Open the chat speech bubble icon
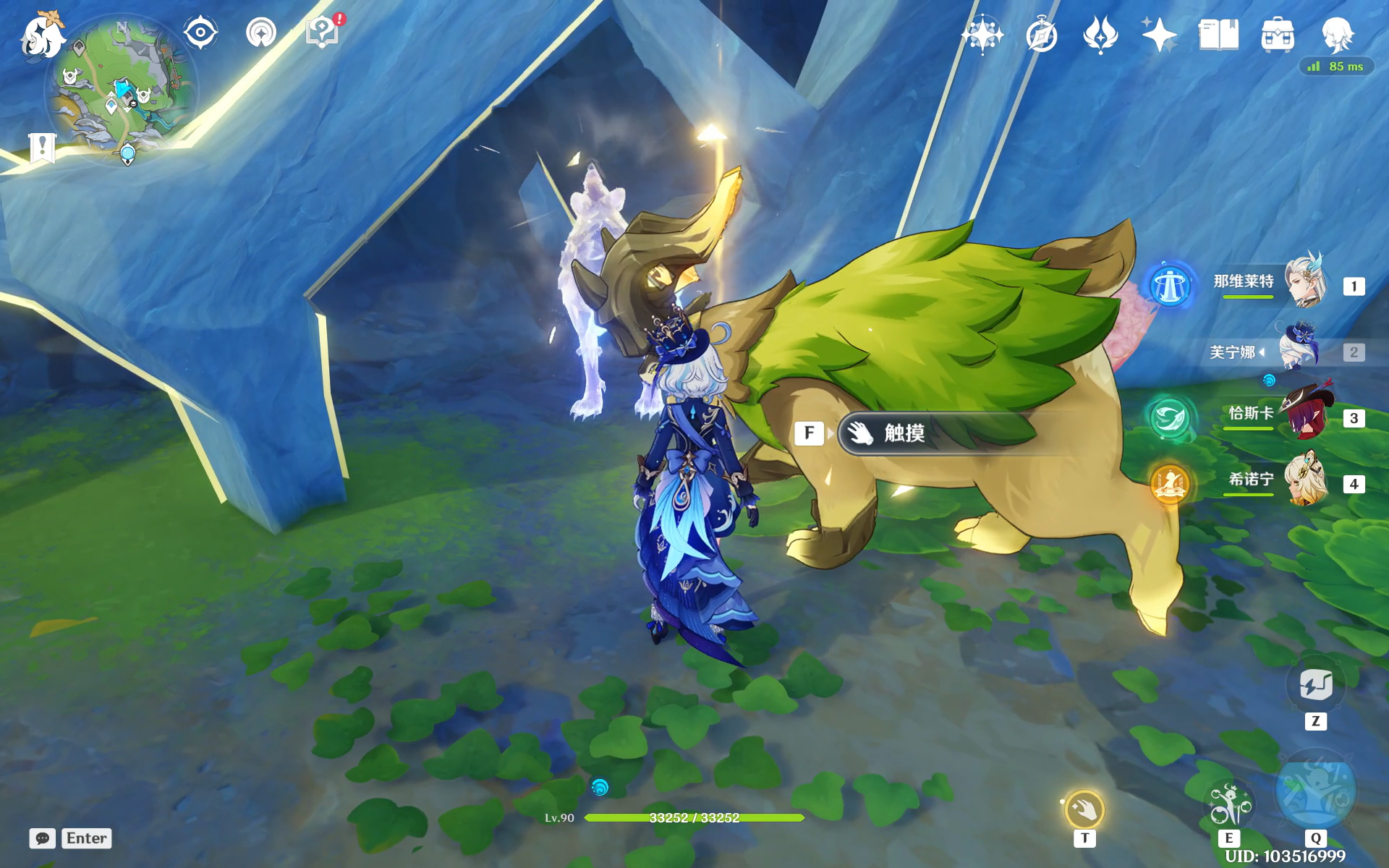This screenshot has width=1389, height=868. click(x=43, y=838)
